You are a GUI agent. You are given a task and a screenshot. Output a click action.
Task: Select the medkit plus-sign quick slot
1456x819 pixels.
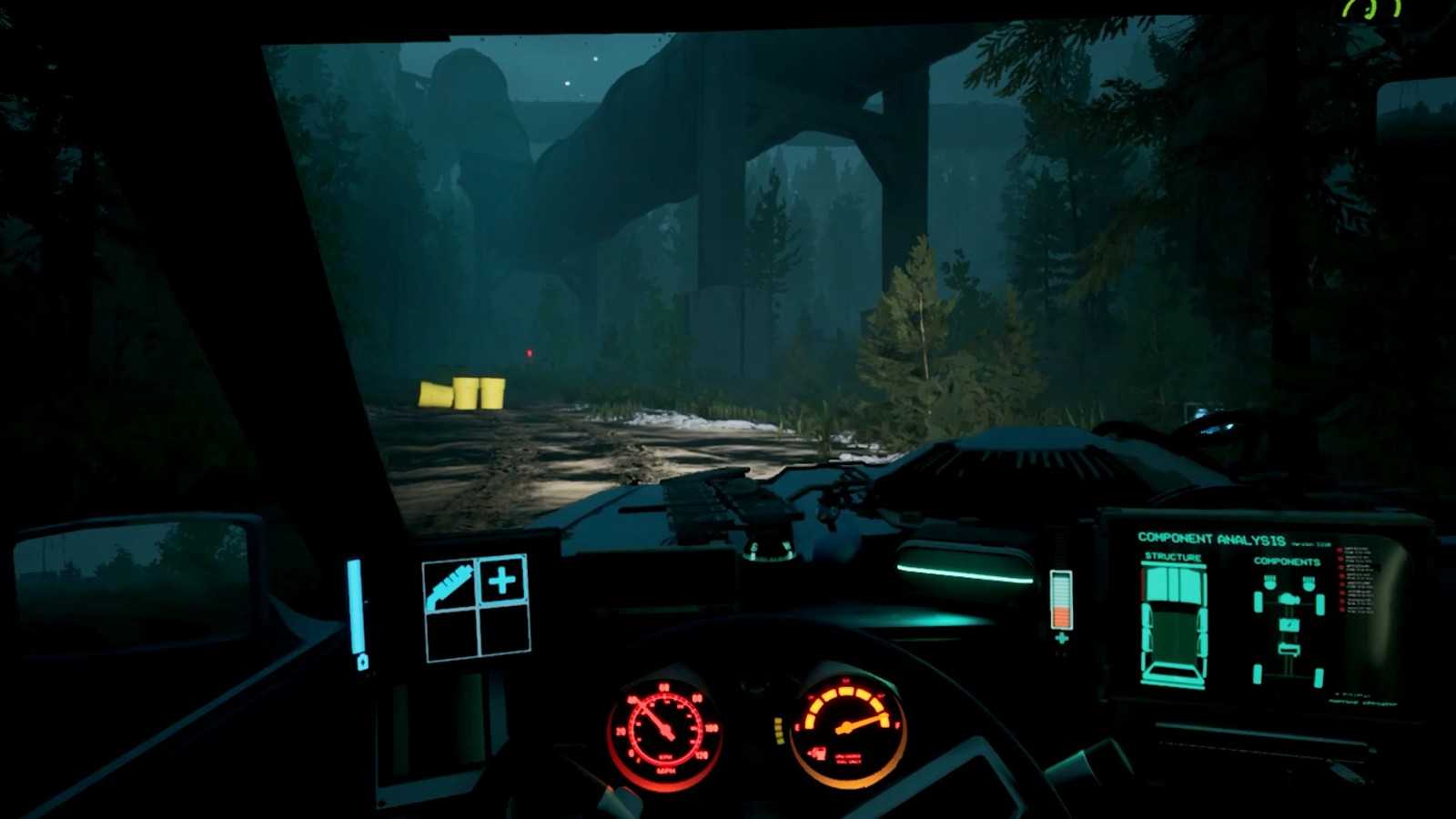502,581
